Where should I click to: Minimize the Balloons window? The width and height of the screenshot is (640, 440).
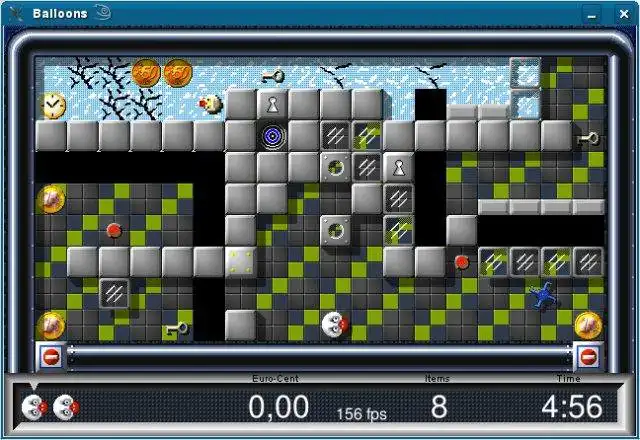point(594,14)
